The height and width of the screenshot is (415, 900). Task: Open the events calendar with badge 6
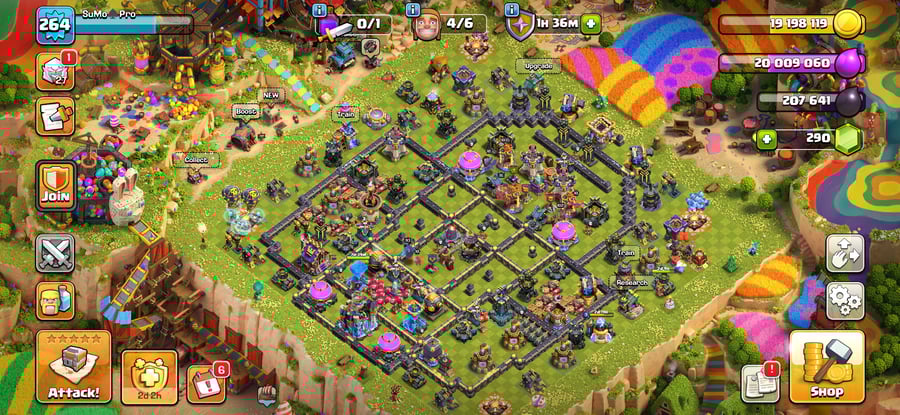[x=205, y=383]
